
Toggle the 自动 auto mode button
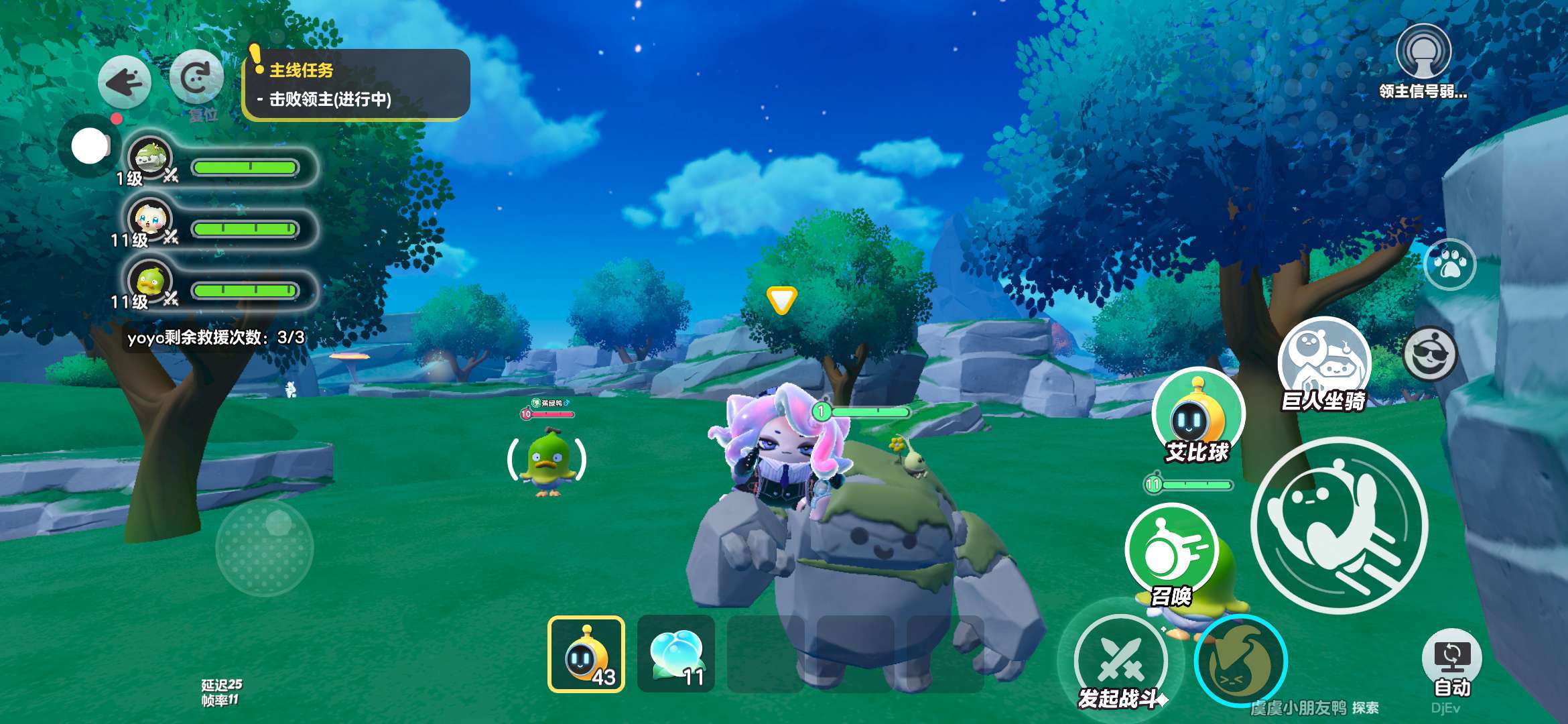coord(1451,660)
